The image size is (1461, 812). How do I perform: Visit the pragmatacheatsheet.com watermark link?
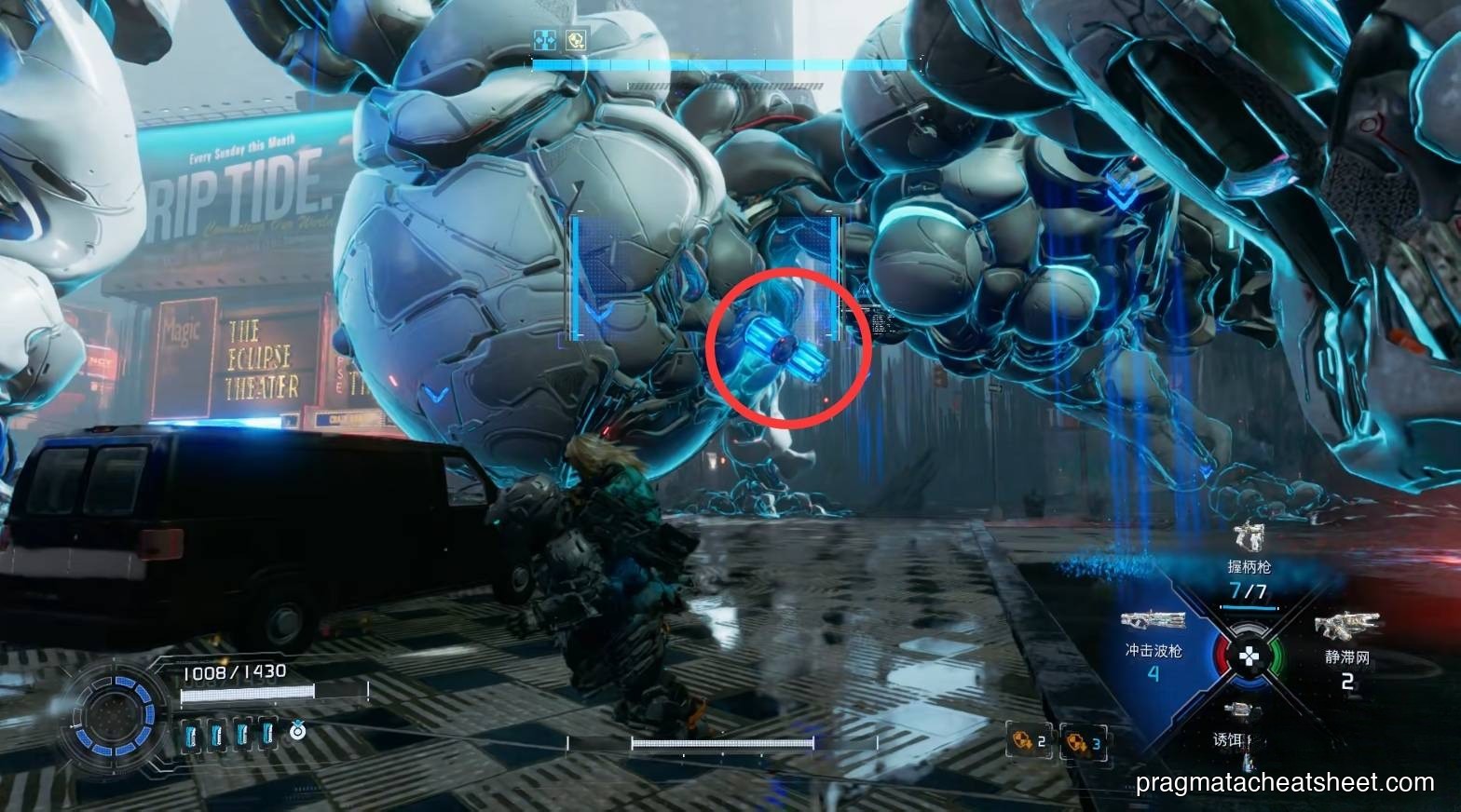point(1283,783)
